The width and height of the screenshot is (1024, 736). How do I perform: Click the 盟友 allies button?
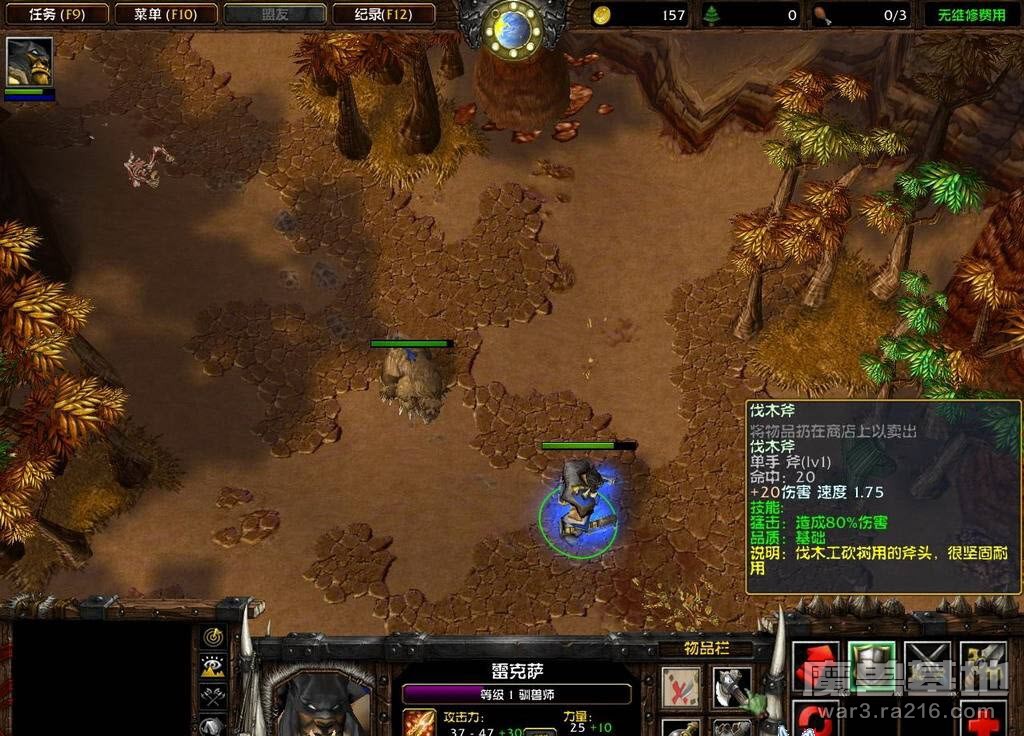coord(275,14)
